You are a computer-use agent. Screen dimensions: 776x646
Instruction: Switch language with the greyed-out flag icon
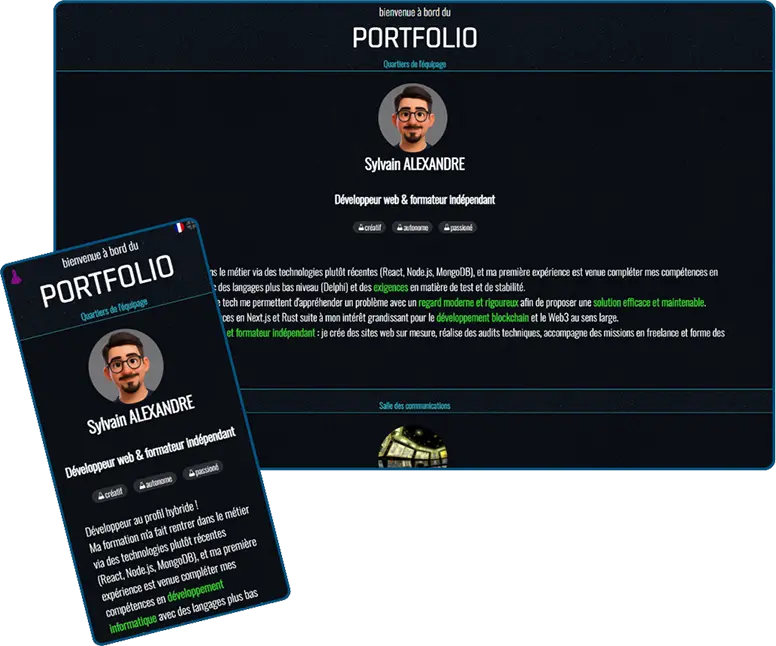point(191,223)
